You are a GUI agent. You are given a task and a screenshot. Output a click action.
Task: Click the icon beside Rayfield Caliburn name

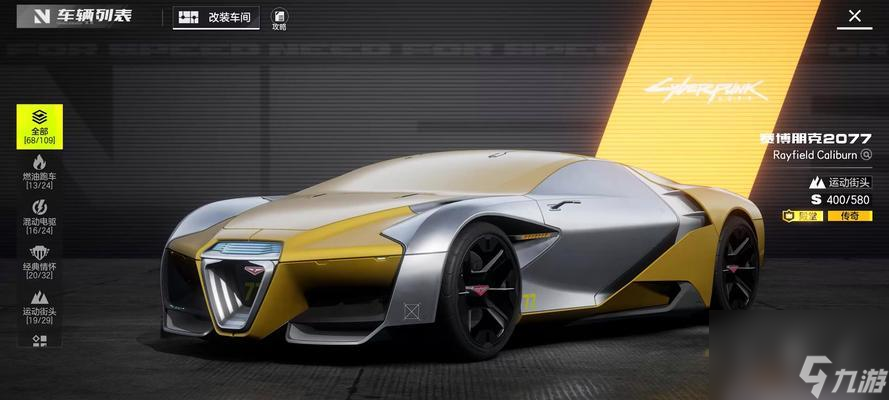[x=866, y=155]
